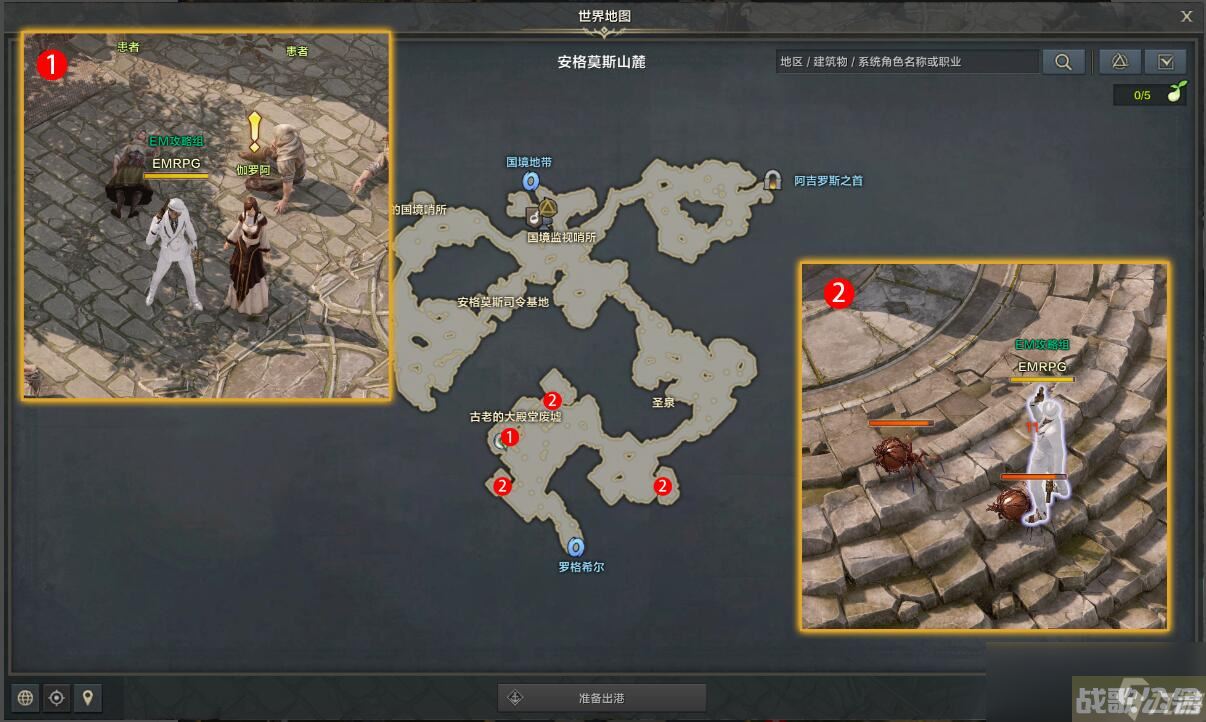Close the world map window

click(1187, 16)
